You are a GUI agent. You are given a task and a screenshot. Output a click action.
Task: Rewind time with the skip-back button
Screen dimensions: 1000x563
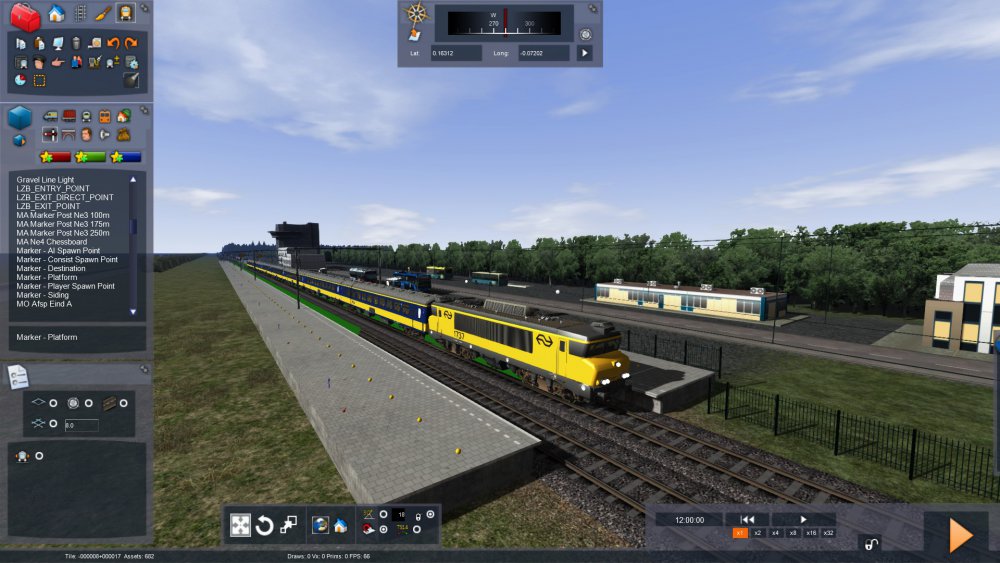(746, 519)
